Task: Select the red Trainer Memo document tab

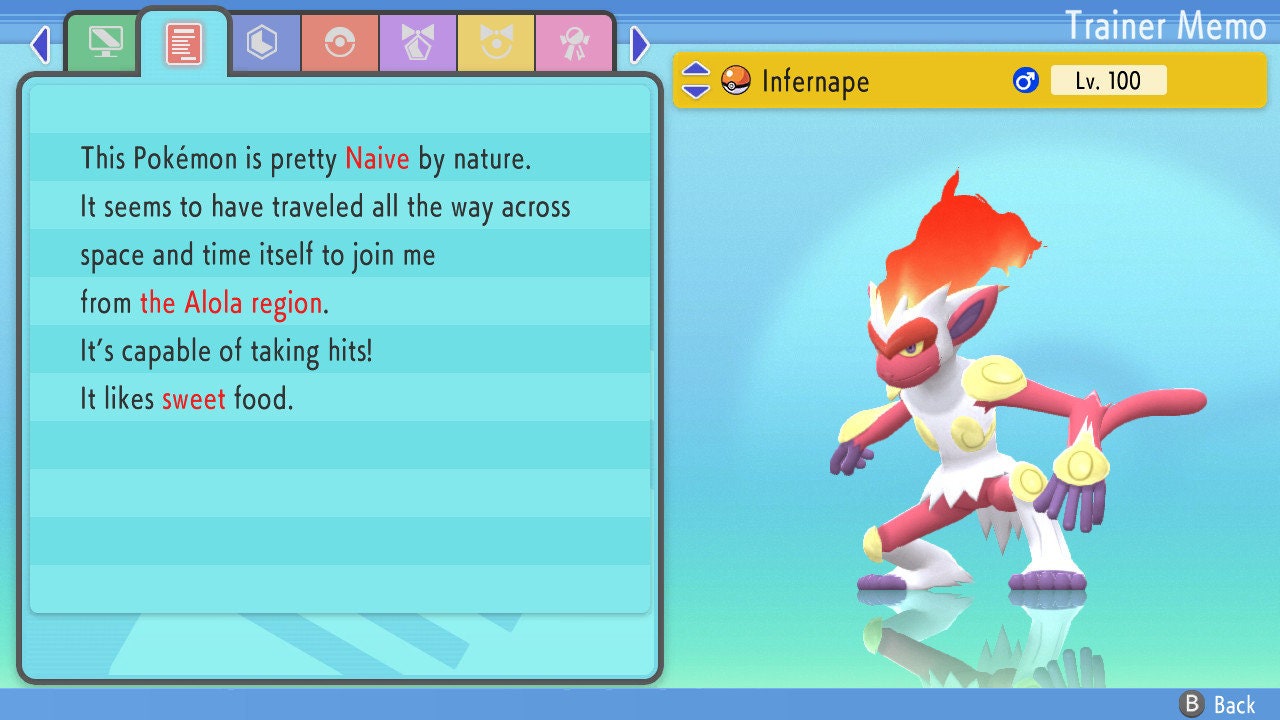Action: pyautogui.click(x=184, y=44)
